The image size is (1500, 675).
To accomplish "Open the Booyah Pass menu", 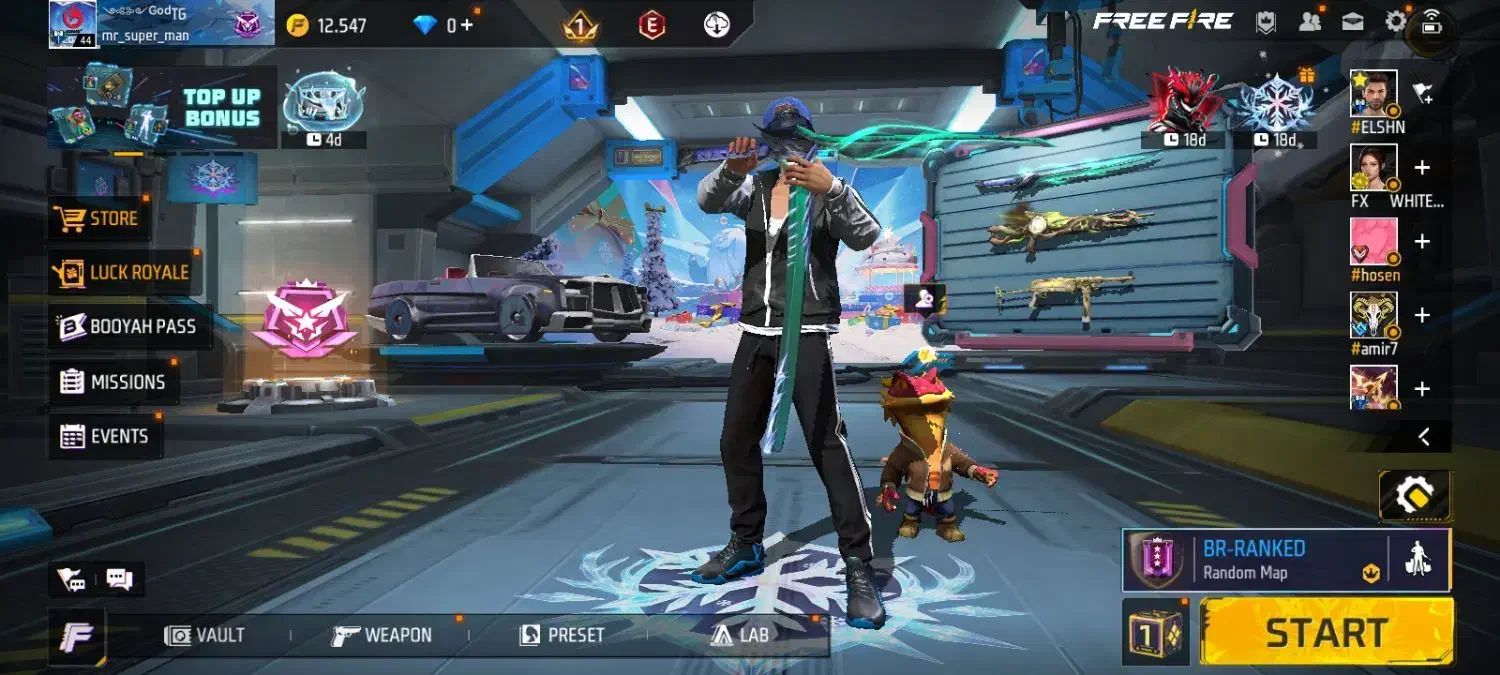I will (128, 327).
